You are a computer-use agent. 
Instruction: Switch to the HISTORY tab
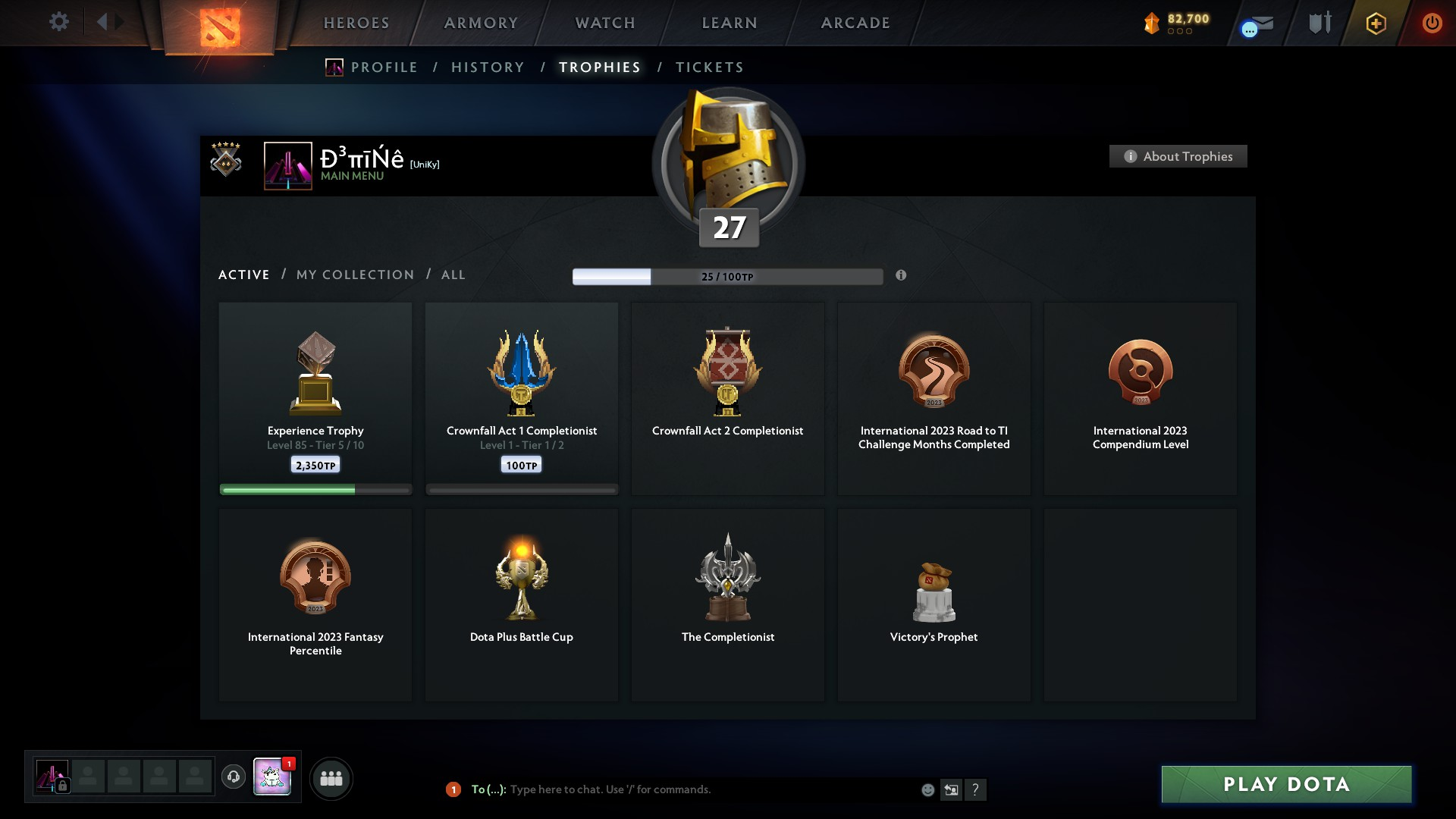[x=487, y=67]
